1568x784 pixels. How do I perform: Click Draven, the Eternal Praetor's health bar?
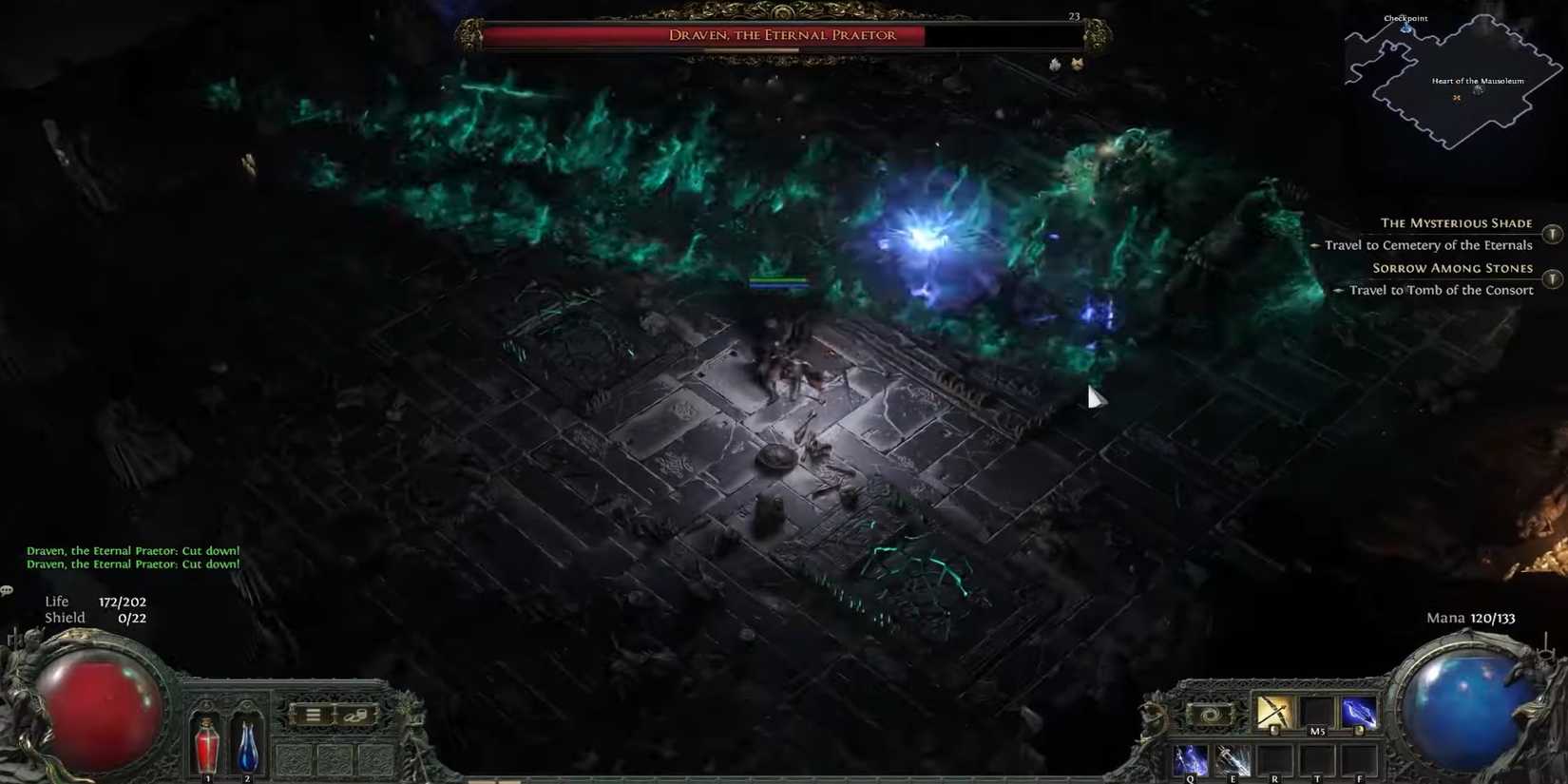tap(779, 36)
